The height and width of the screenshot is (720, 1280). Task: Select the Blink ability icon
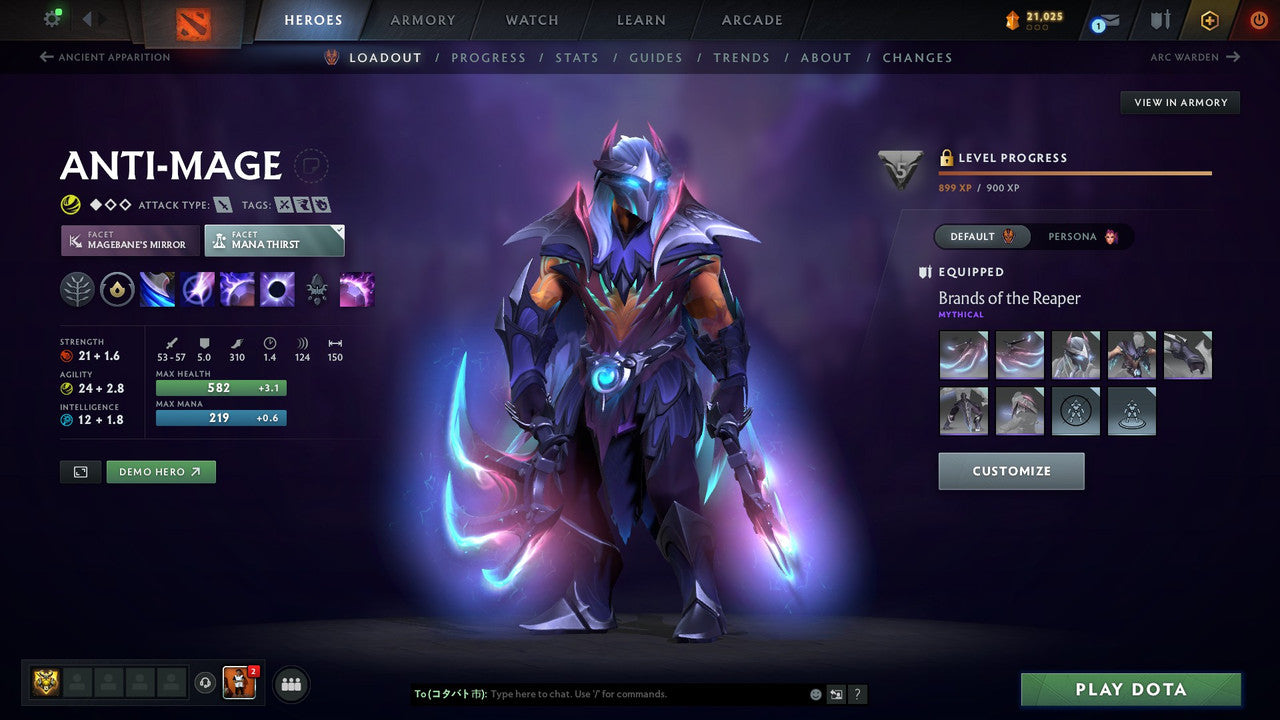coord(198,289)
